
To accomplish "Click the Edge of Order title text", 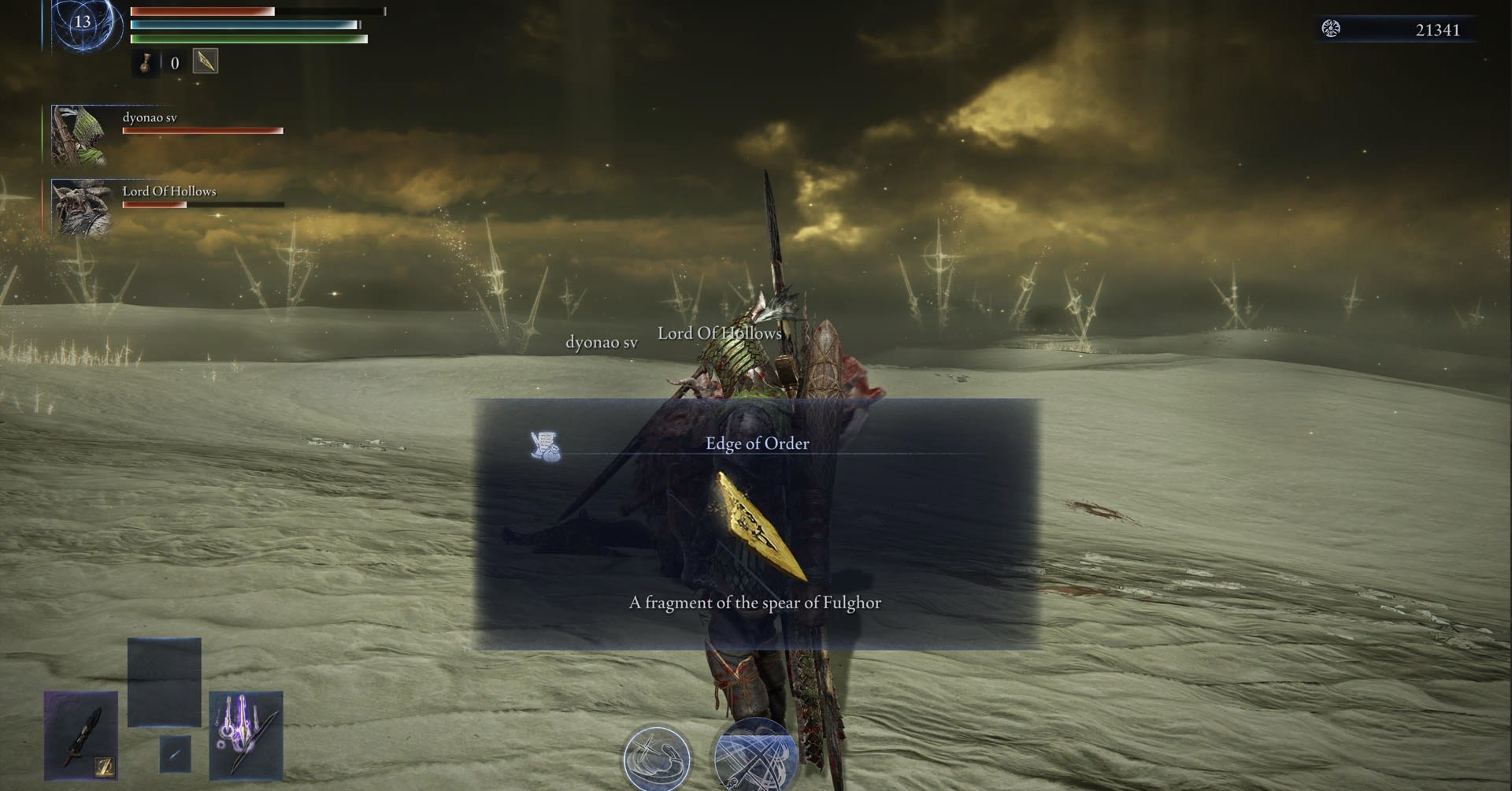I will click(757, 443).
